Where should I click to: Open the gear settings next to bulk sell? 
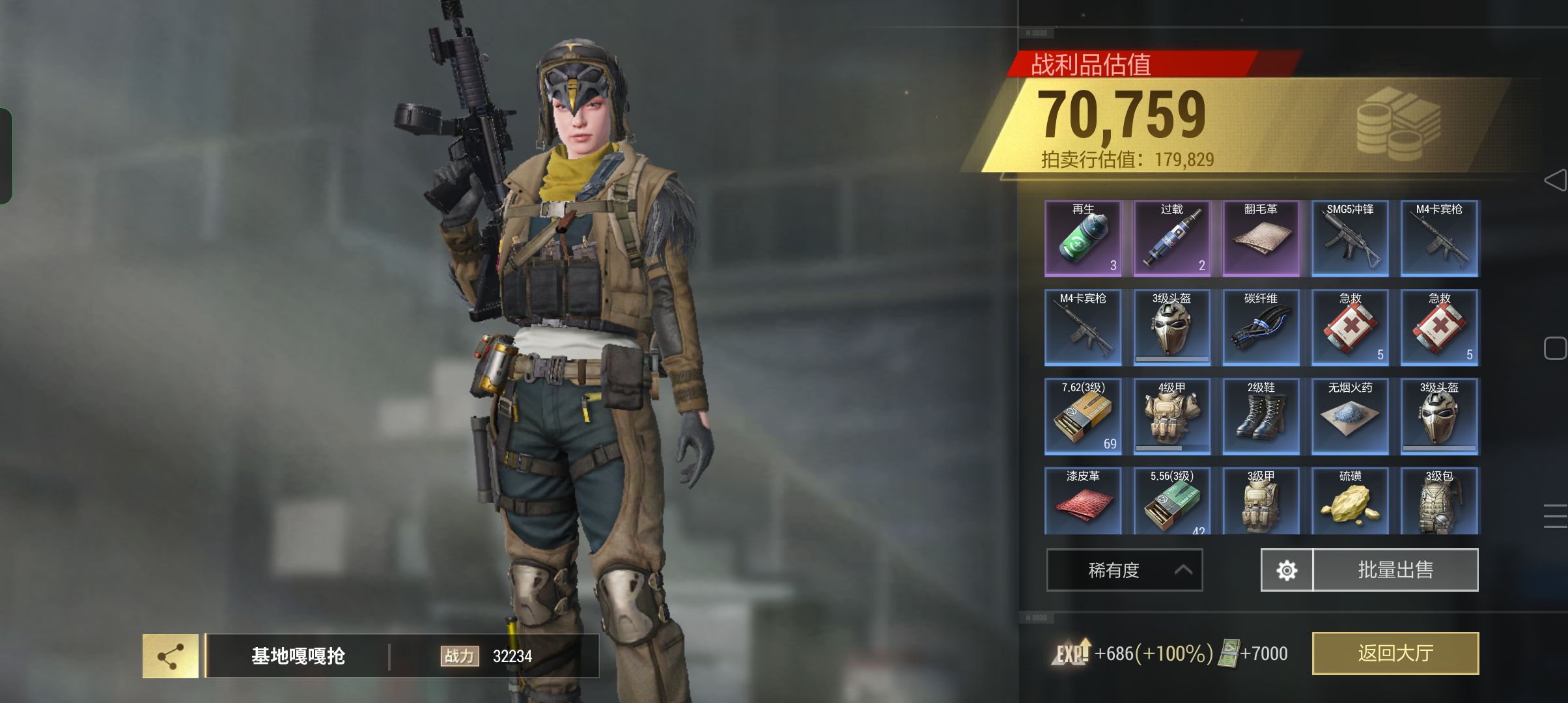pos(1287,570)
